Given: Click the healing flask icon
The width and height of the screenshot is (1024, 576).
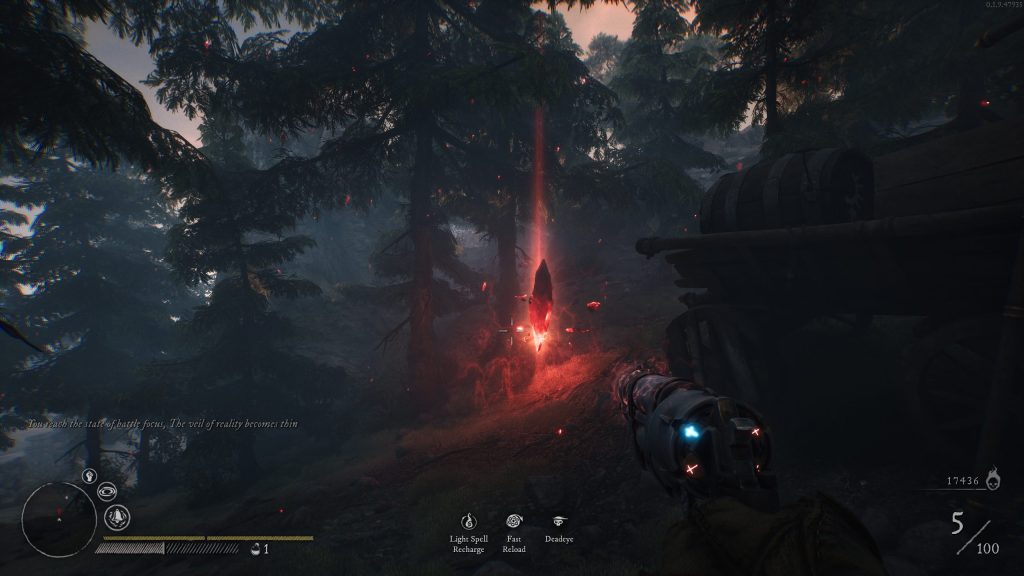Looking at the screenshot, I should click(256, 548).
